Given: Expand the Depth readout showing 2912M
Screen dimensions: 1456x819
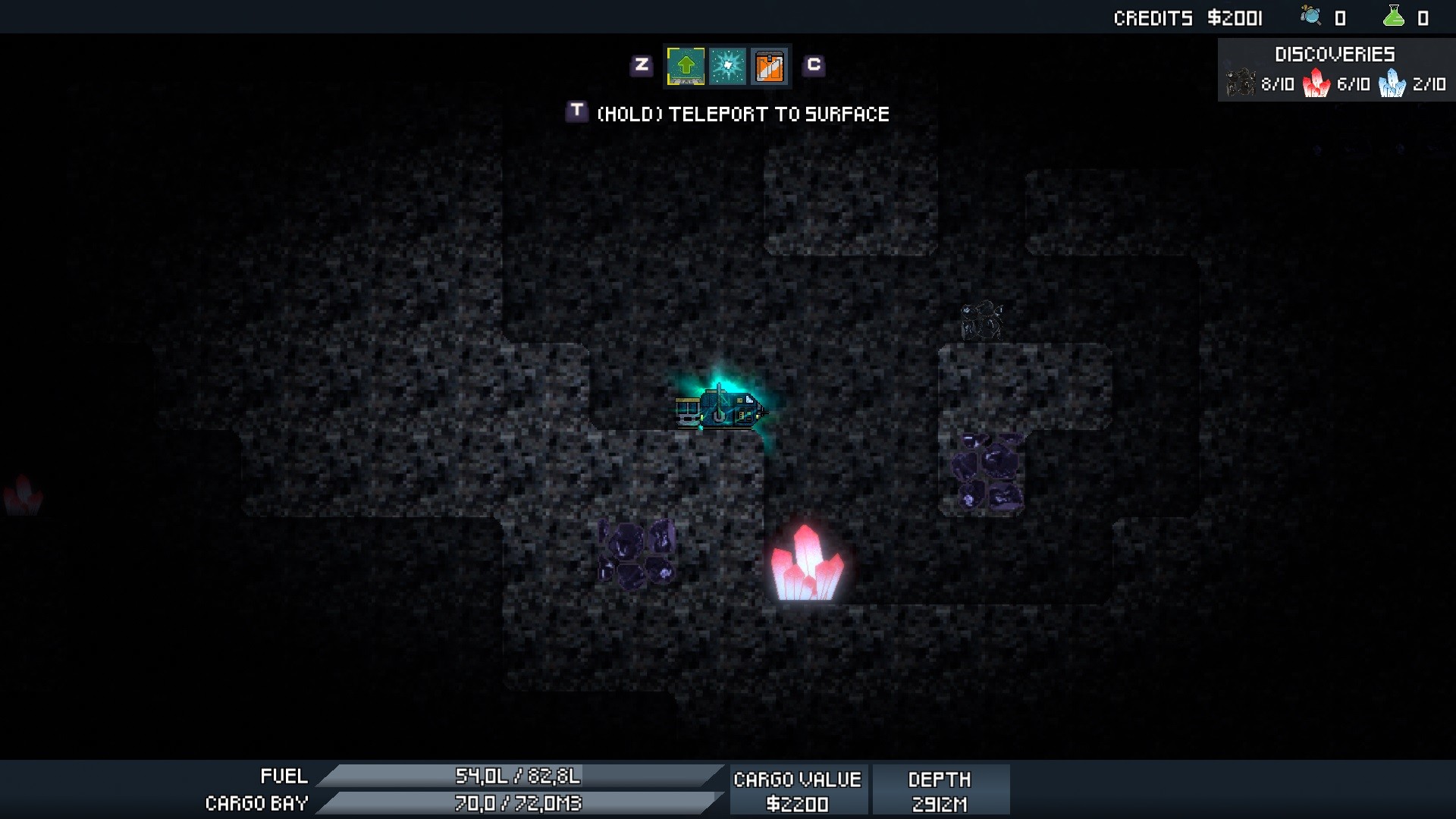Looking at the screenshot, I should [x=940, y=789].
